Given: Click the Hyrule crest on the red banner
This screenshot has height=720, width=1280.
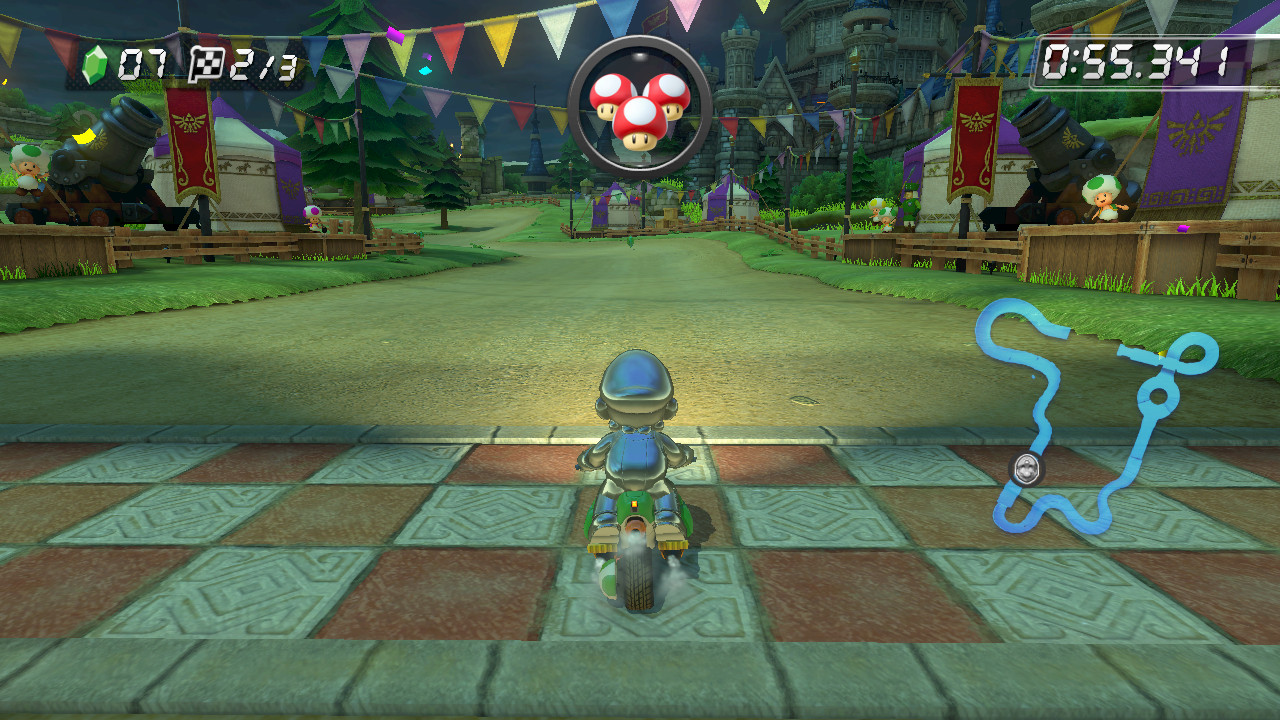Looking at the screenshot, I should tap(190, 122).
